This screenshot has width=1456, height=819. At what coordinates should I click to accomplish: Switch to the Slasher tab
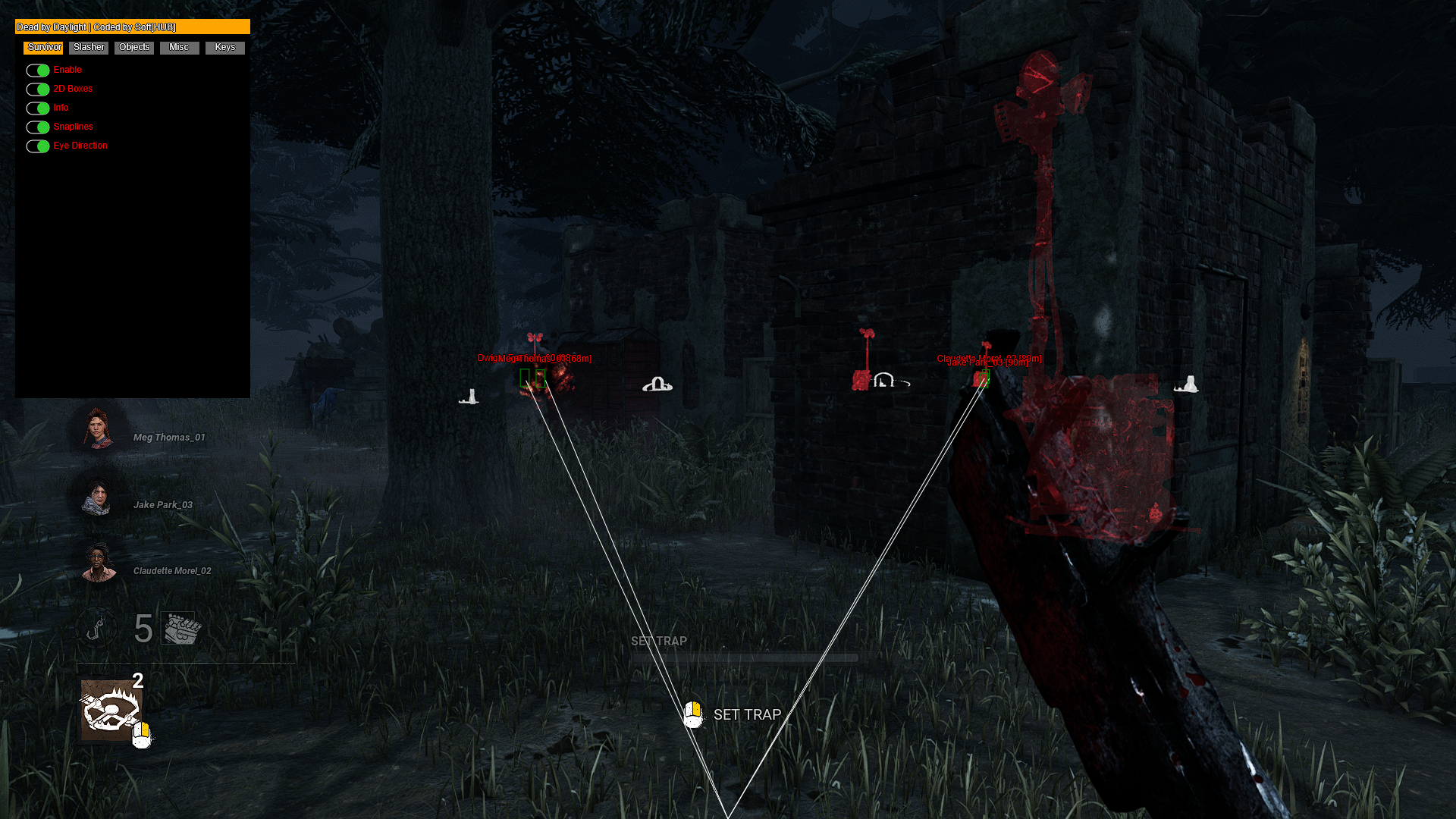[x=88, y=47]
